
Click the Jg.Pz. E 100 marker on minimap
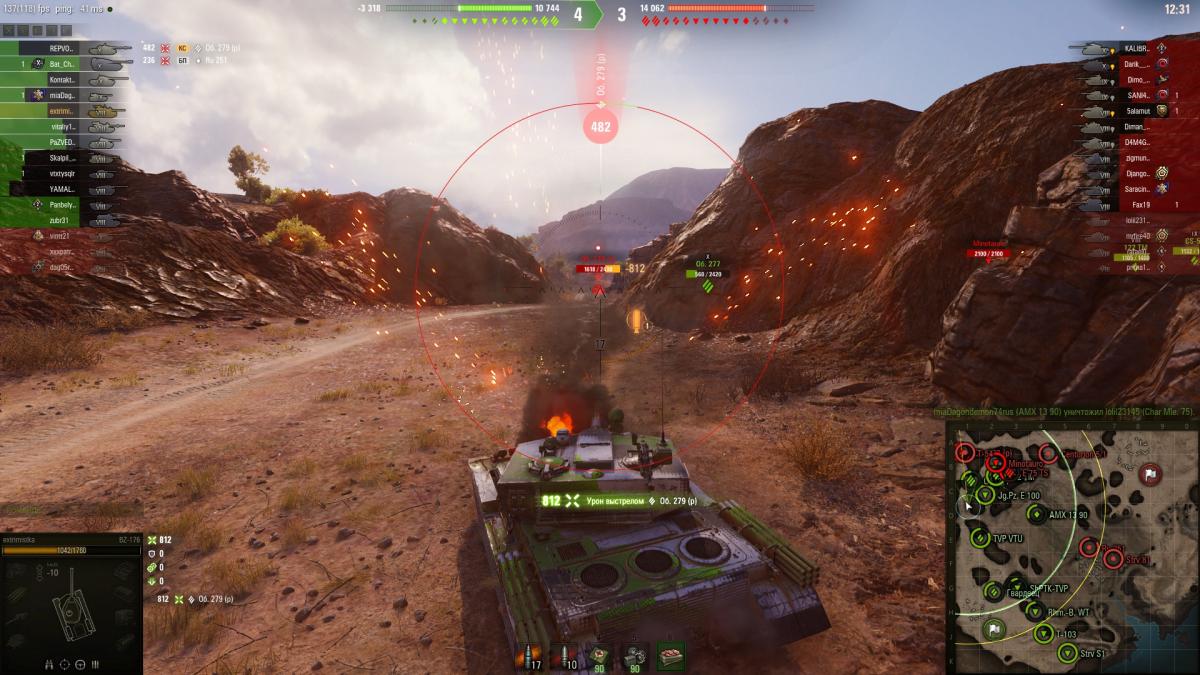coord(982,495)
